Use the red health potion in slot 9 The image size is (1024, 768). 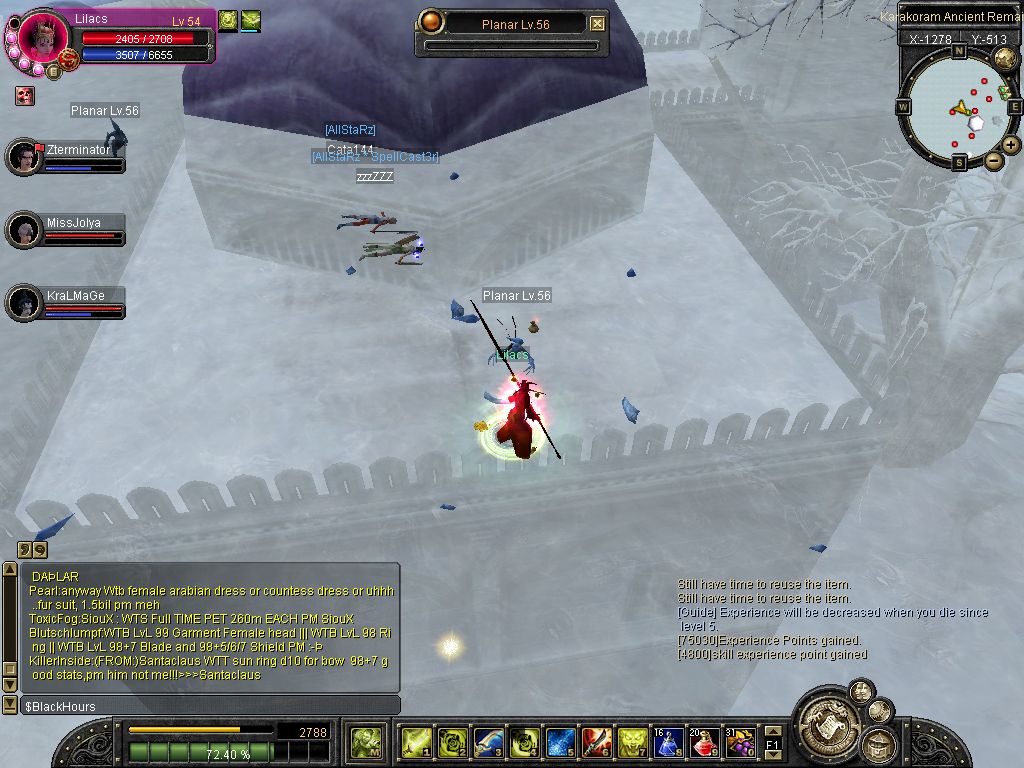[704, 741]
